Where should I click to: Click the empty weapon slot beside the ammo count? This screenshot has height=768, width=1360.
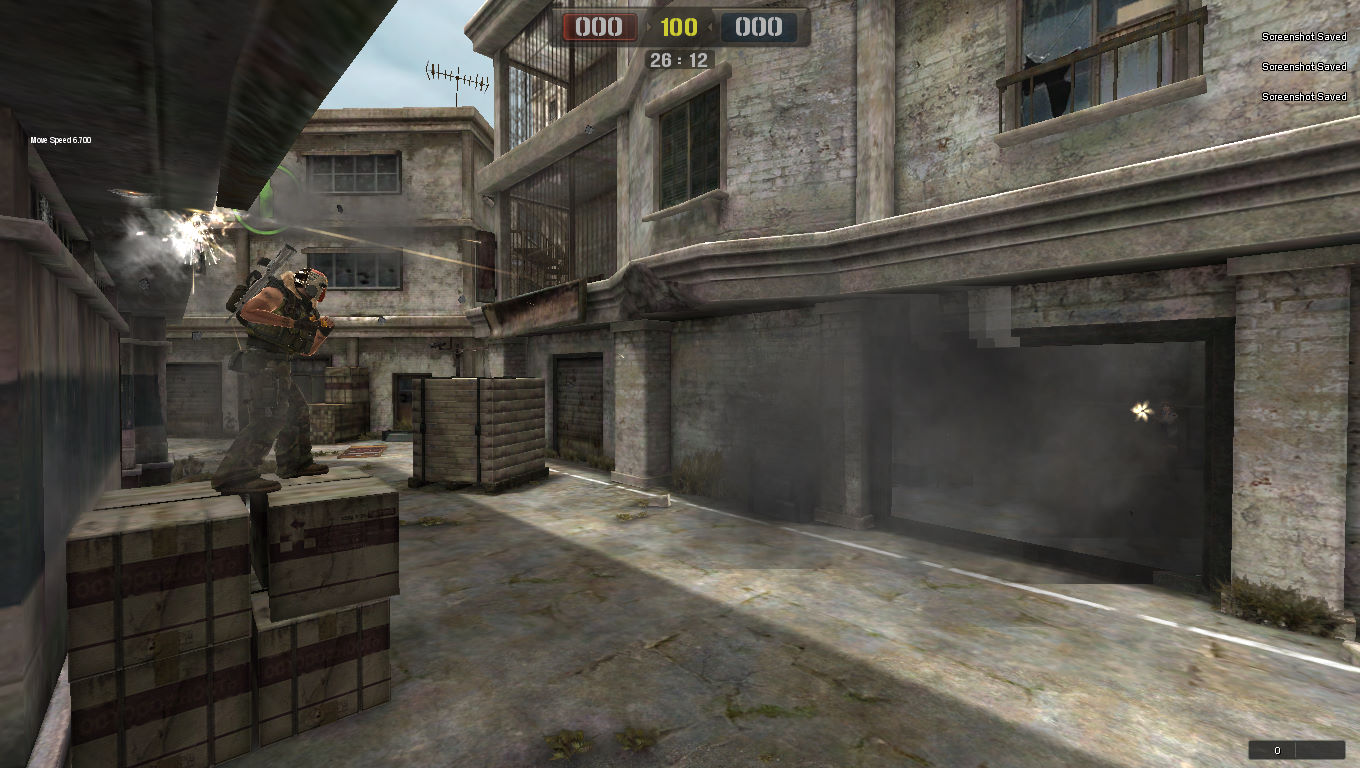click(x=1320, y=748)
